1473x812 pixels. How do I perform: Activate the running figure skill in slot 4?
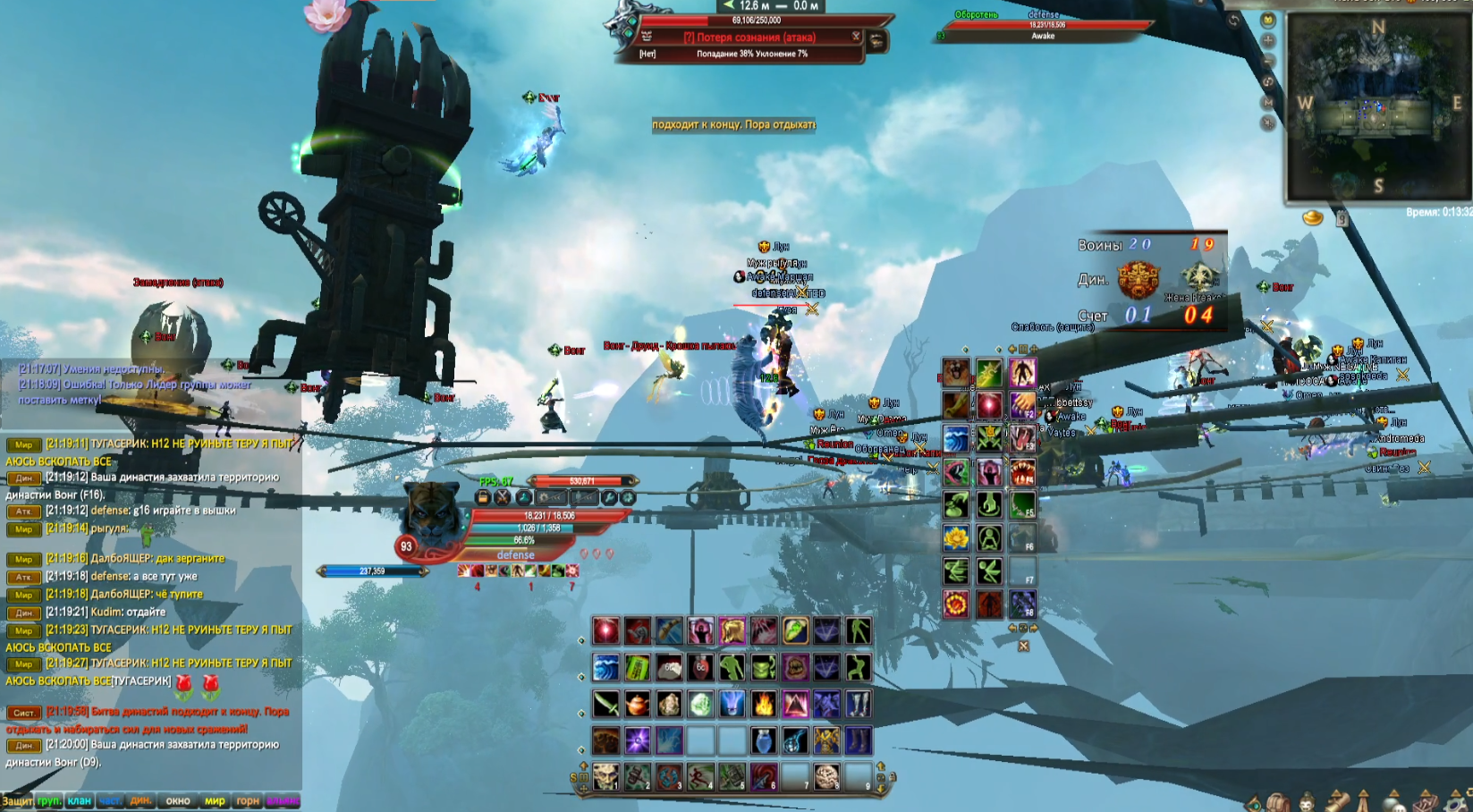tap(700, 776)
